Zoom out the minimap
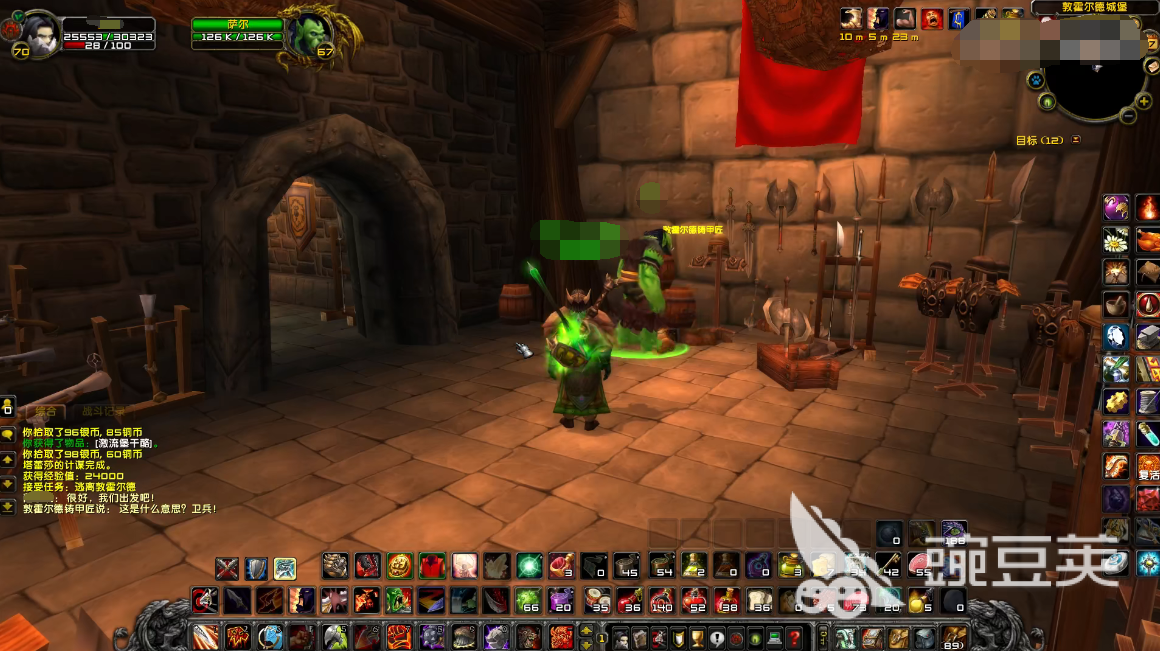Screen dimensions: 1160x651 tap(1129, 116)
